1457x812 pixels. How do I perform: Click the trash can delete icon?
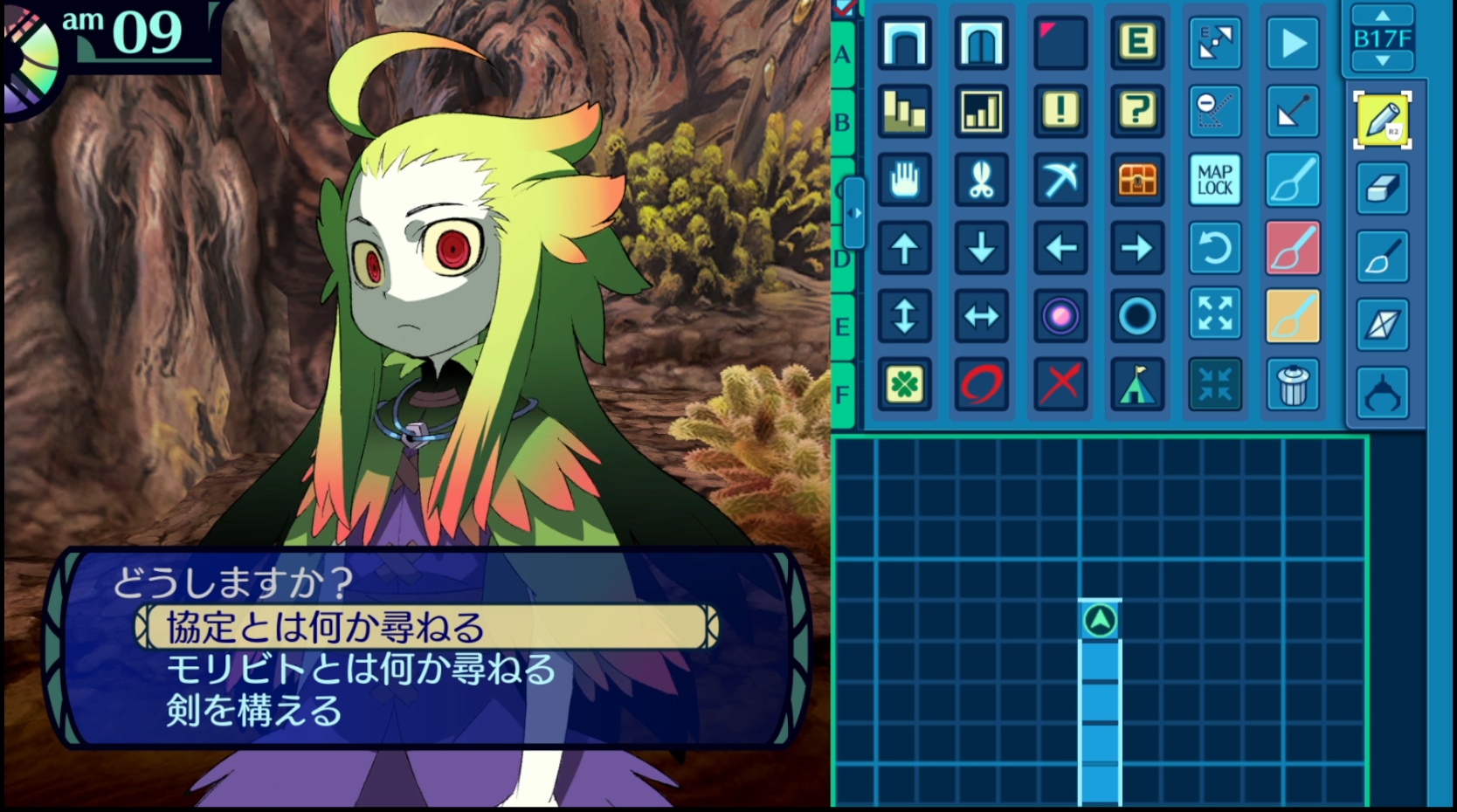[1293, 384]
